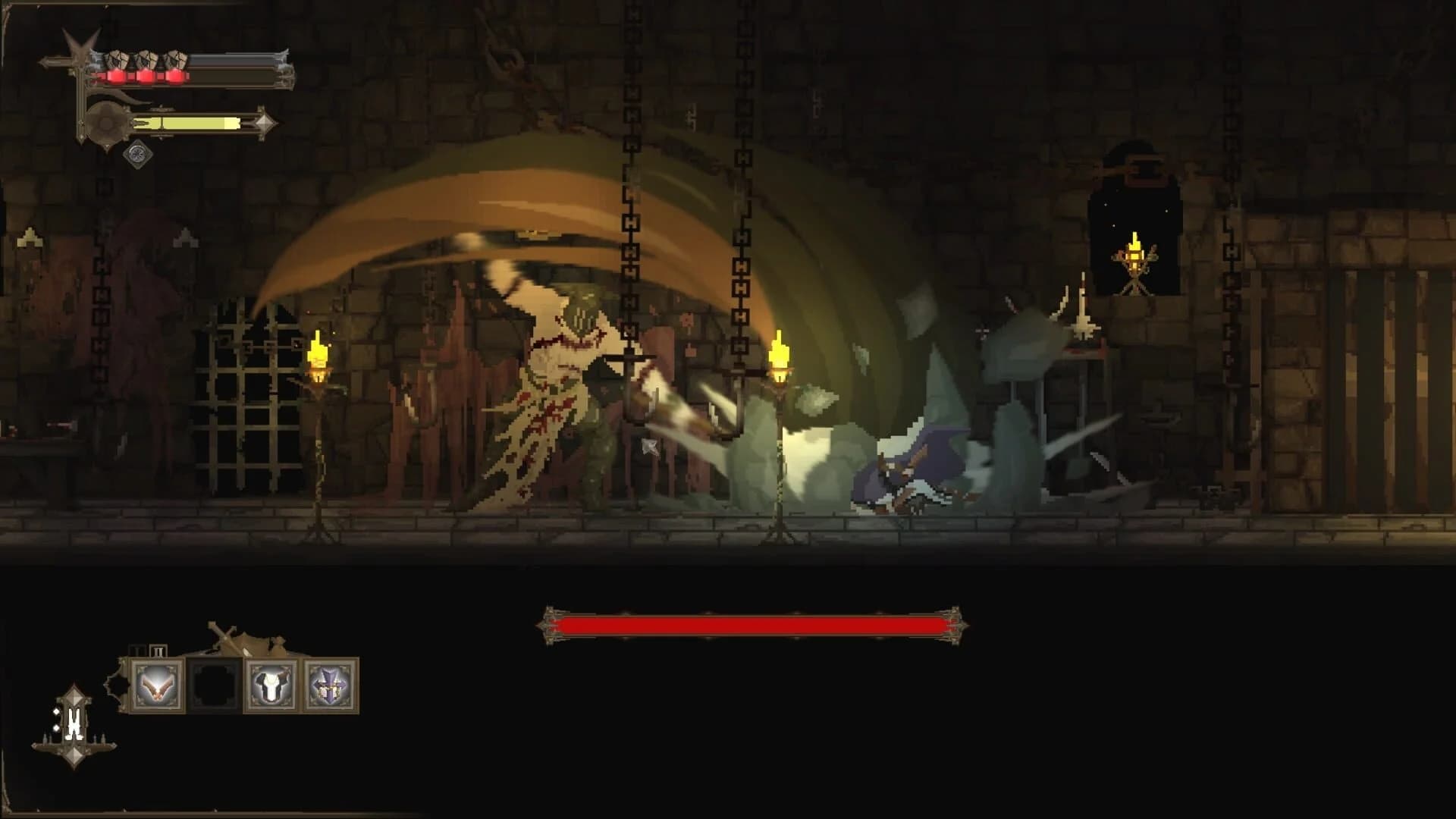Click the circular shield medallion beside the stamina bar
This screenshot has height=819, width=1456.
tap(106, 121)
